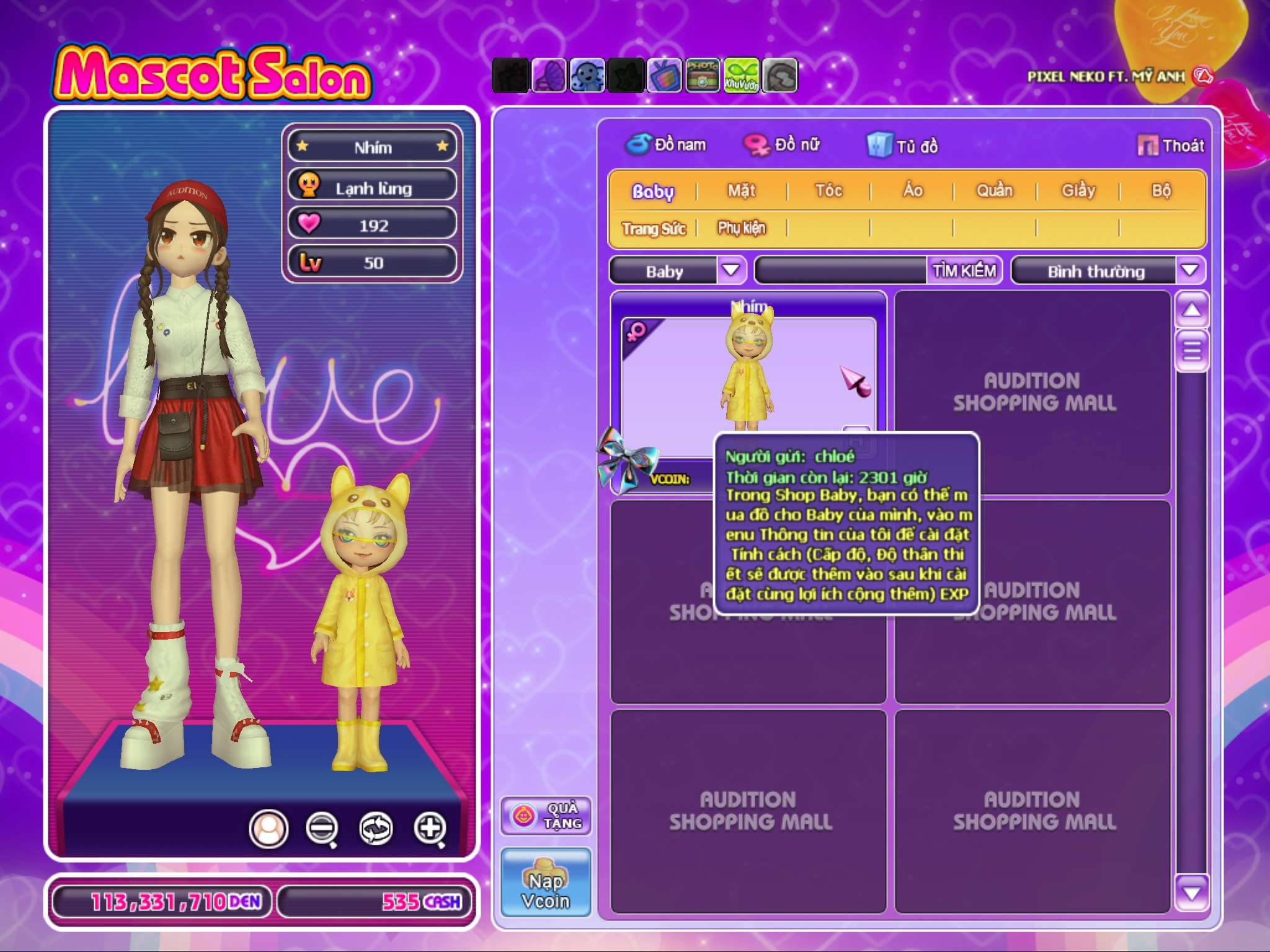This screenshot has height=952, width=1270.
Task: Click the TÌM KIẾM search button
Action: 964,270
